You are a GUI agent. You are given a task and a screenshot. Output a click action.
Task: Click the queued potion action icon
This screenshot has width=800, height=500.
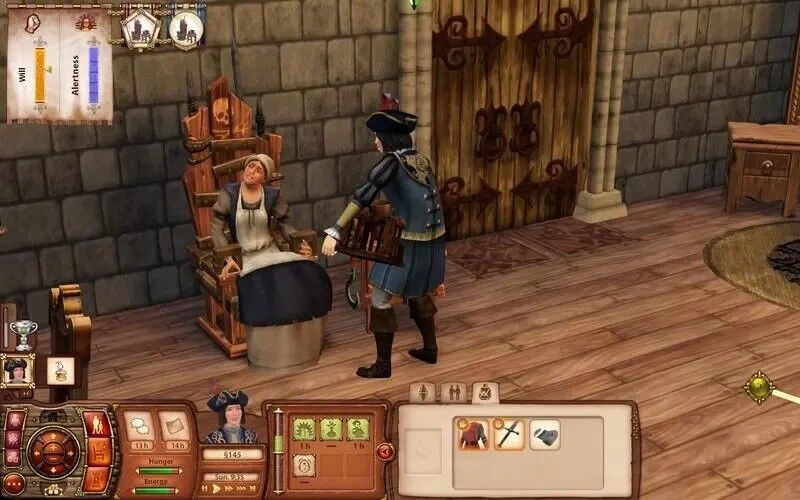tap(60, 370)
